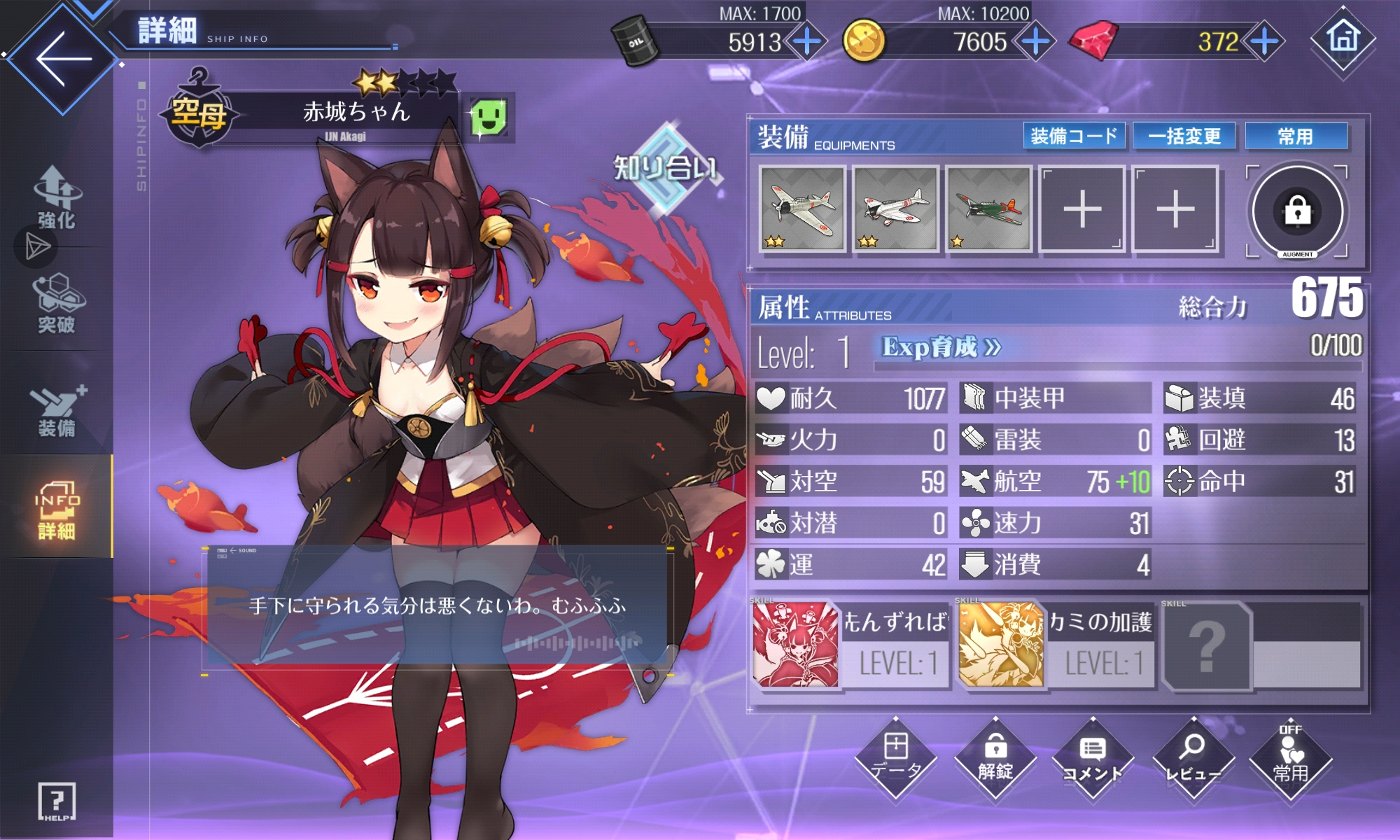
Task: Return to the home screen
Action: pyautogui.click(x=1343, y=38)
